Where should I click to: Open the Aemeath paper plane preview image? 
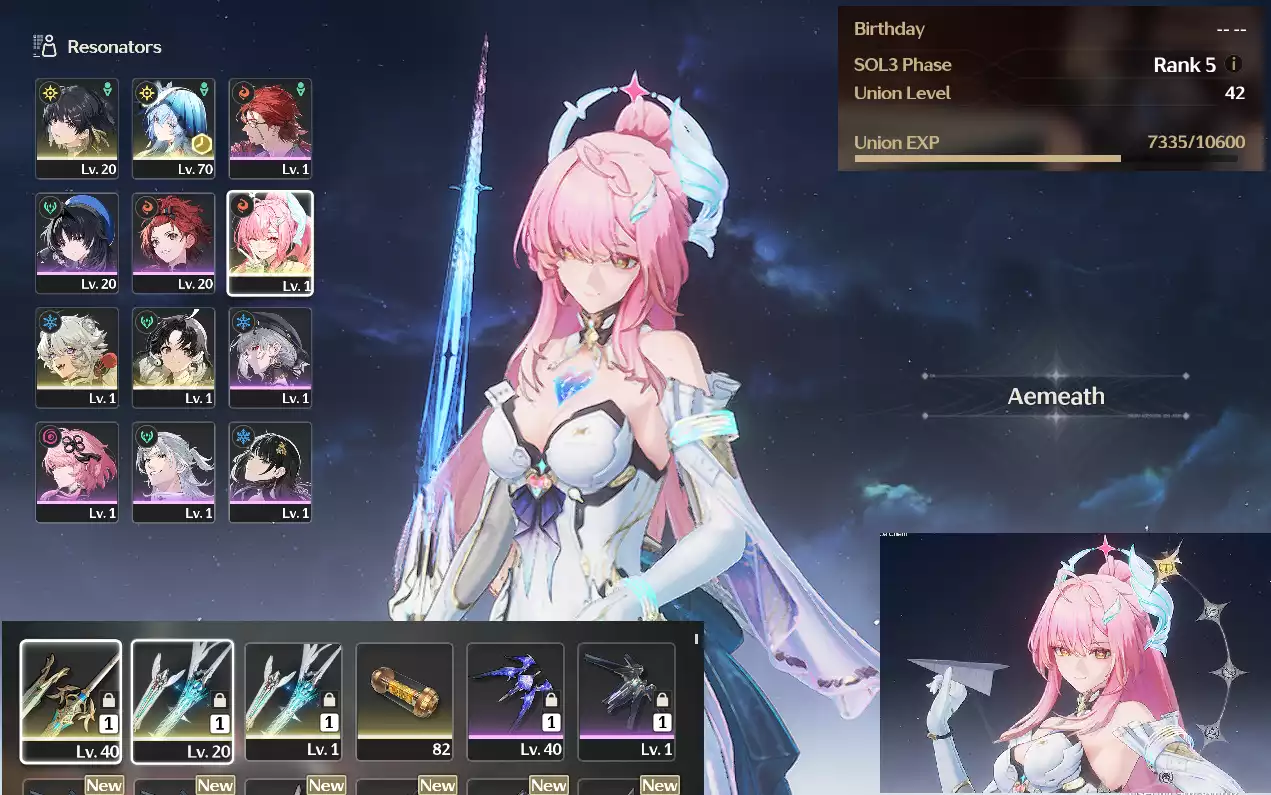click(x=1075, y=663)
